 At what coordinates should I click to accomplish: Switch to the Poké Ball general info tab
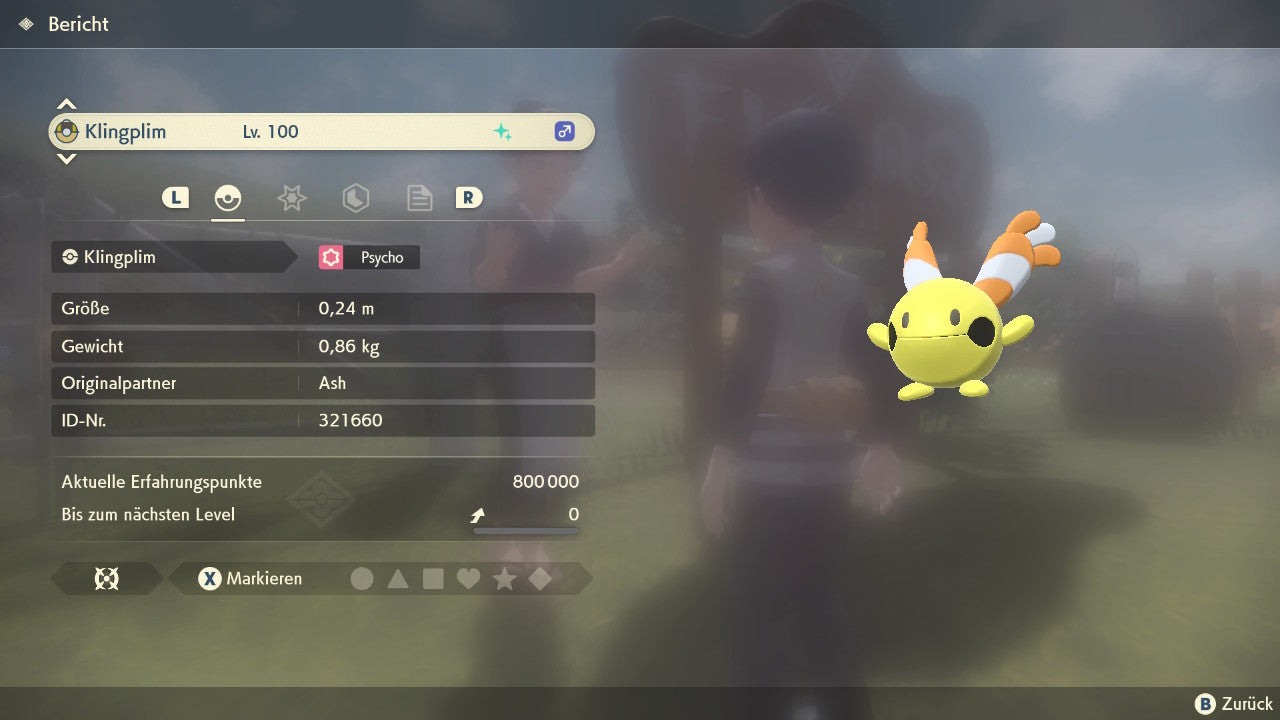point(228,198)
